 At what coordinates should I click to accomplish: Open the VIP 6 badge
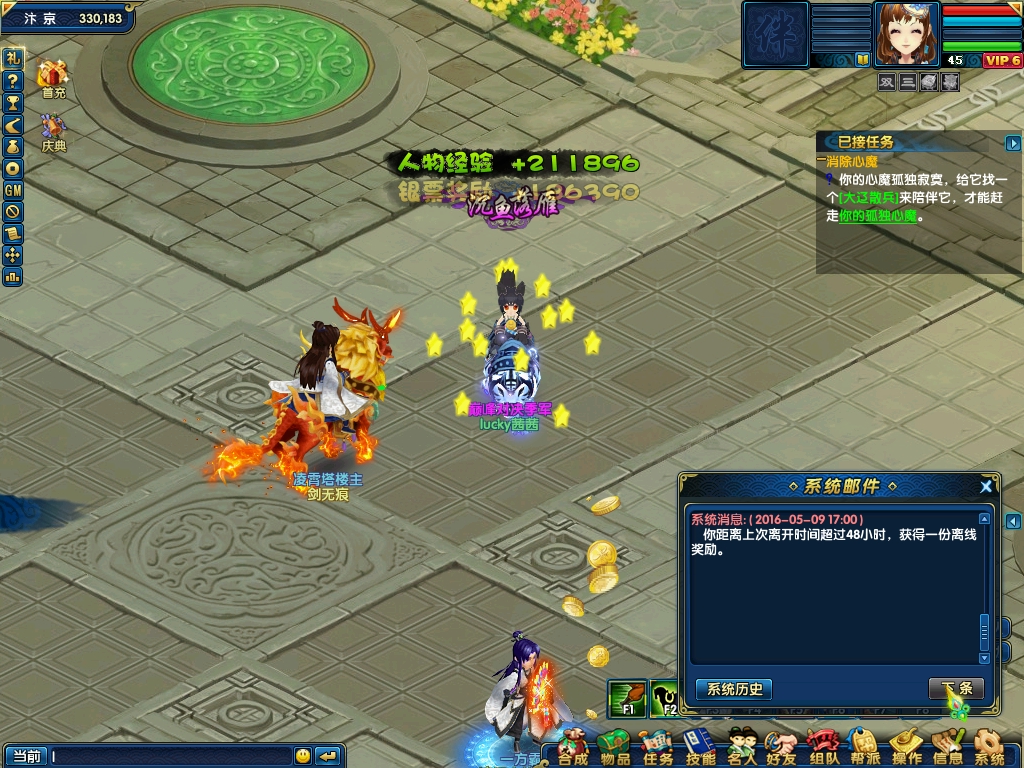1002,60
